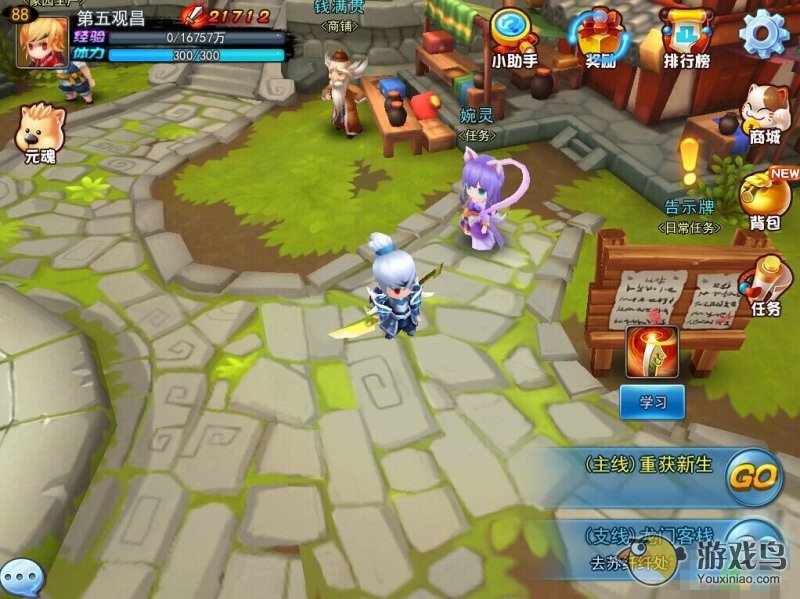Claim rewards via 奖励 icon

[601, 36]
